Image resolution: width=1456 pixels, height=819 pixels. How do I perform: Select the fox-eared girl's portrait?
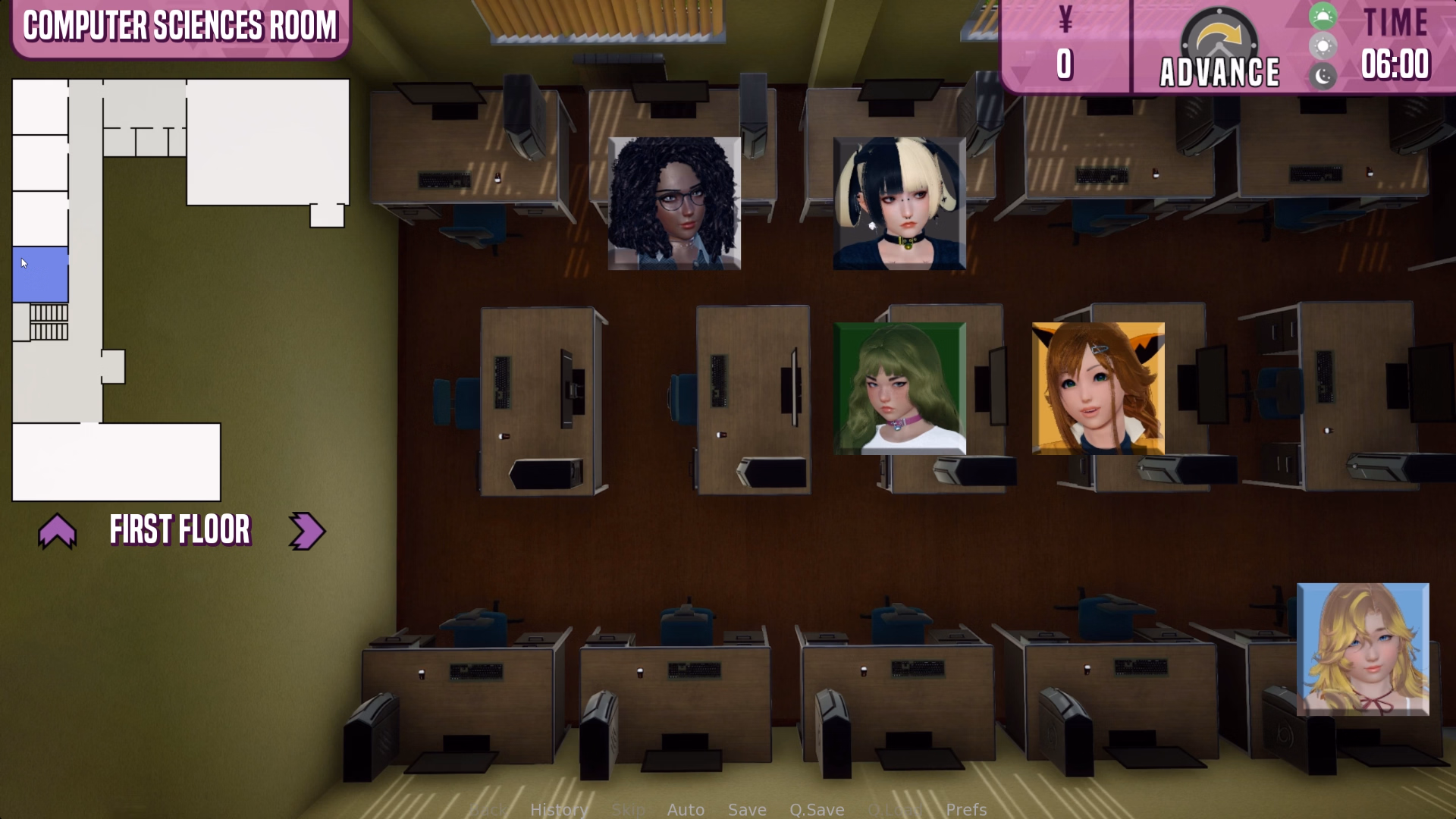[x=1099, y=388]
